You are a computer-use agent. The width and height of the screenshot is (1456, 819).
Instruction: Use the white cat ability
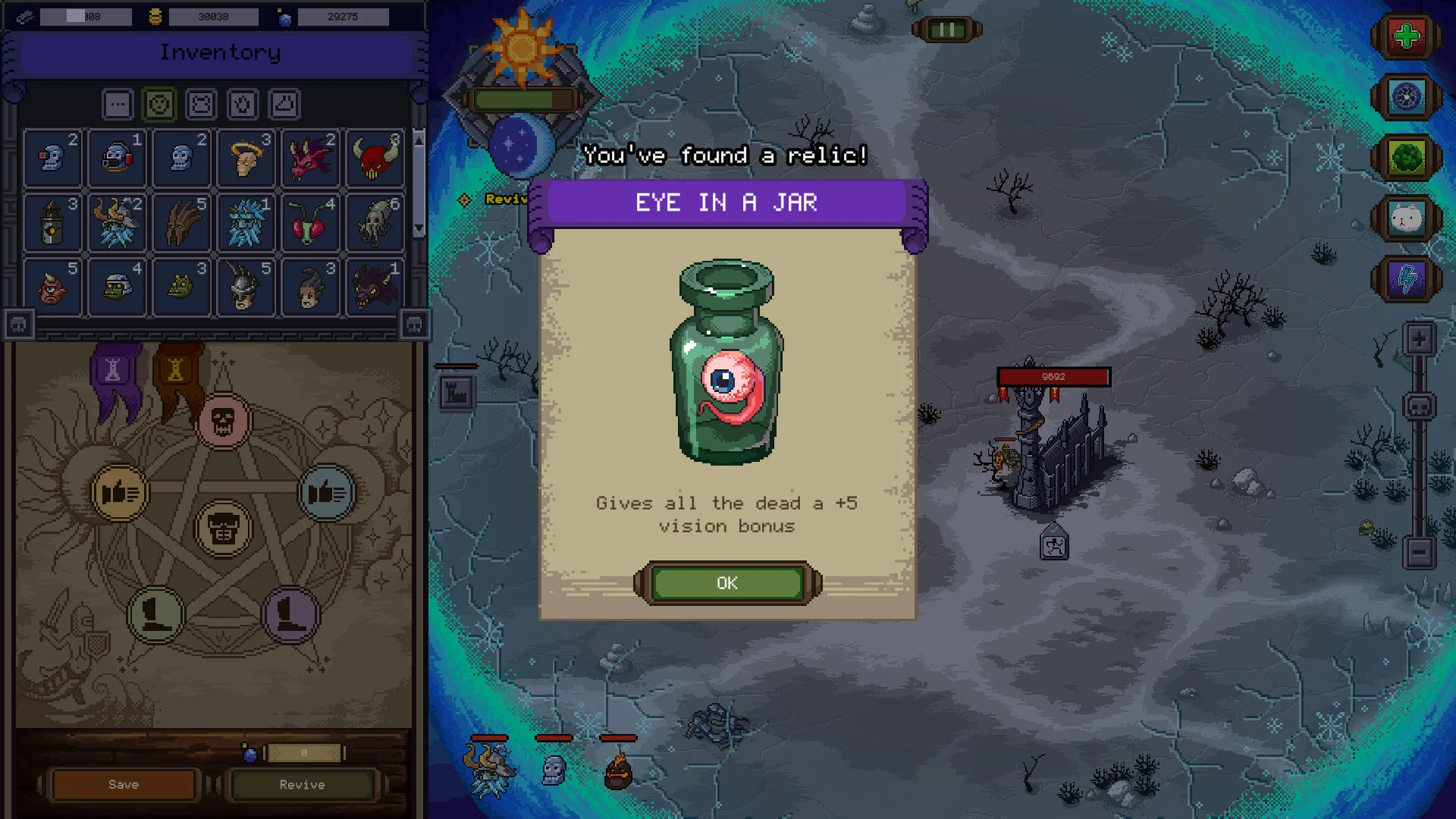(x=1407, y=218)
